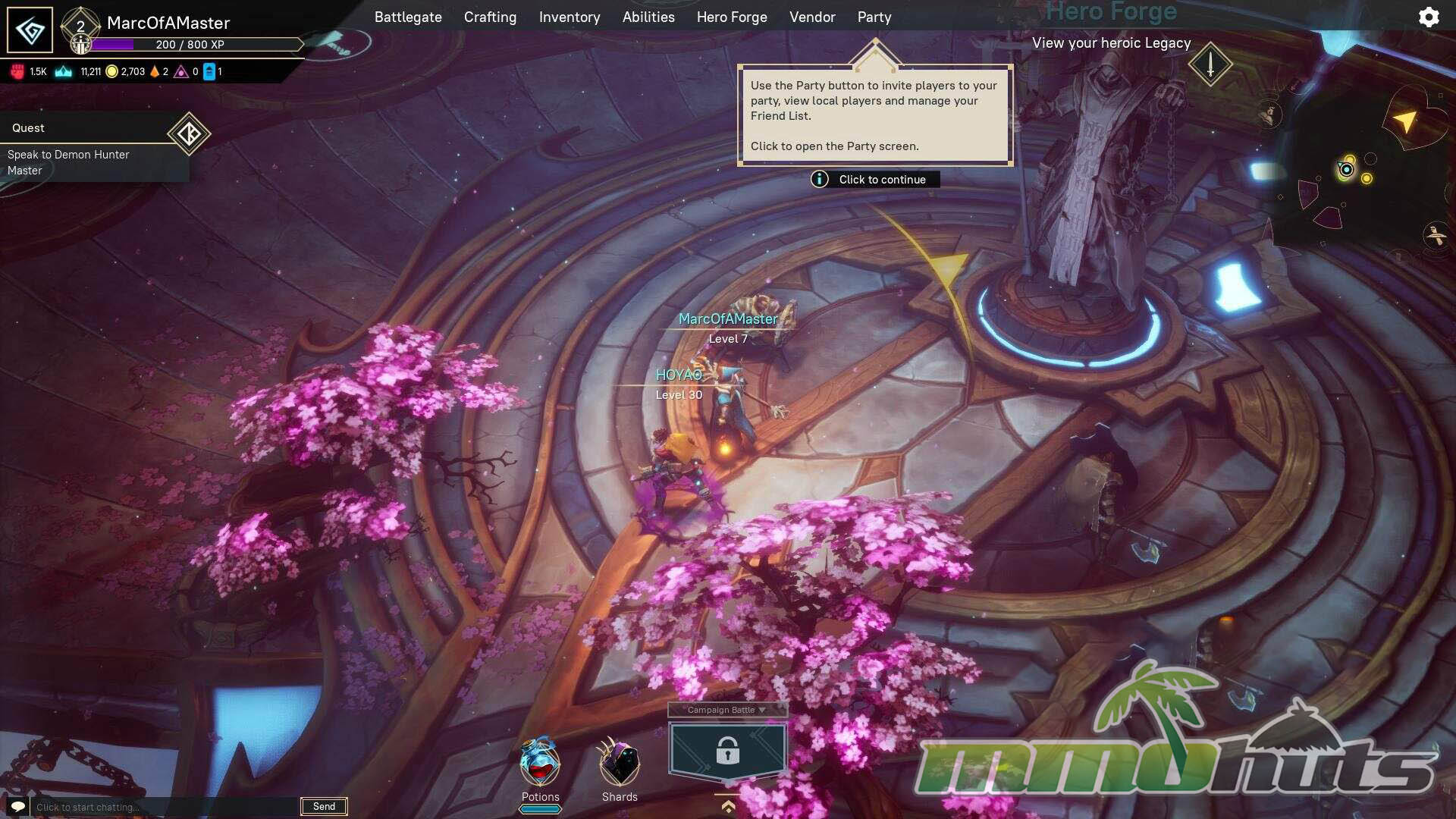Open settings with the gear icon
The height and width of the screenshot is (819, 1456).
click(x=1429, y=17)
